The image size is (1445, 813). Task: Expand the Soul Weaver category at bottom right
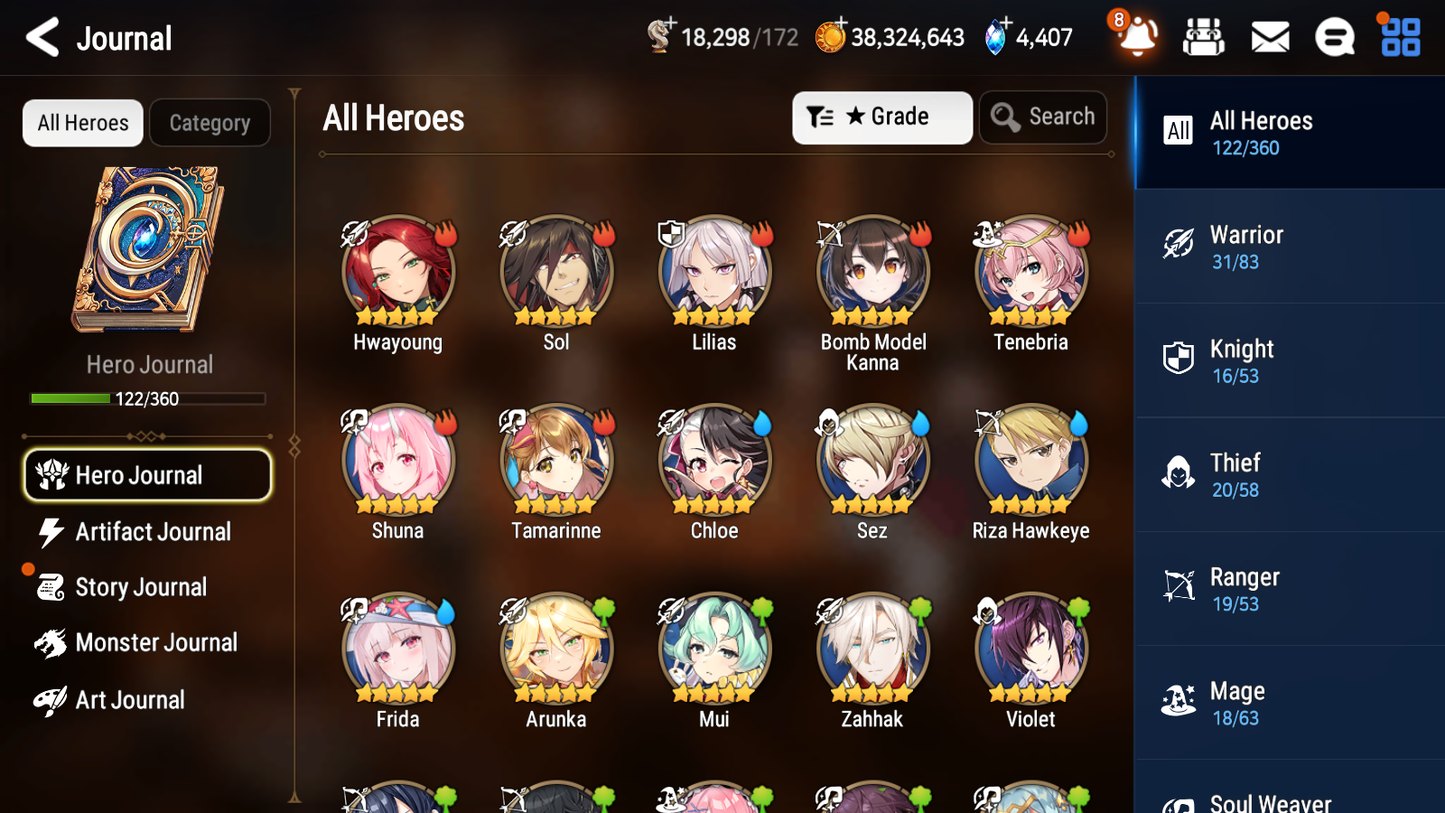[1289, 800]
